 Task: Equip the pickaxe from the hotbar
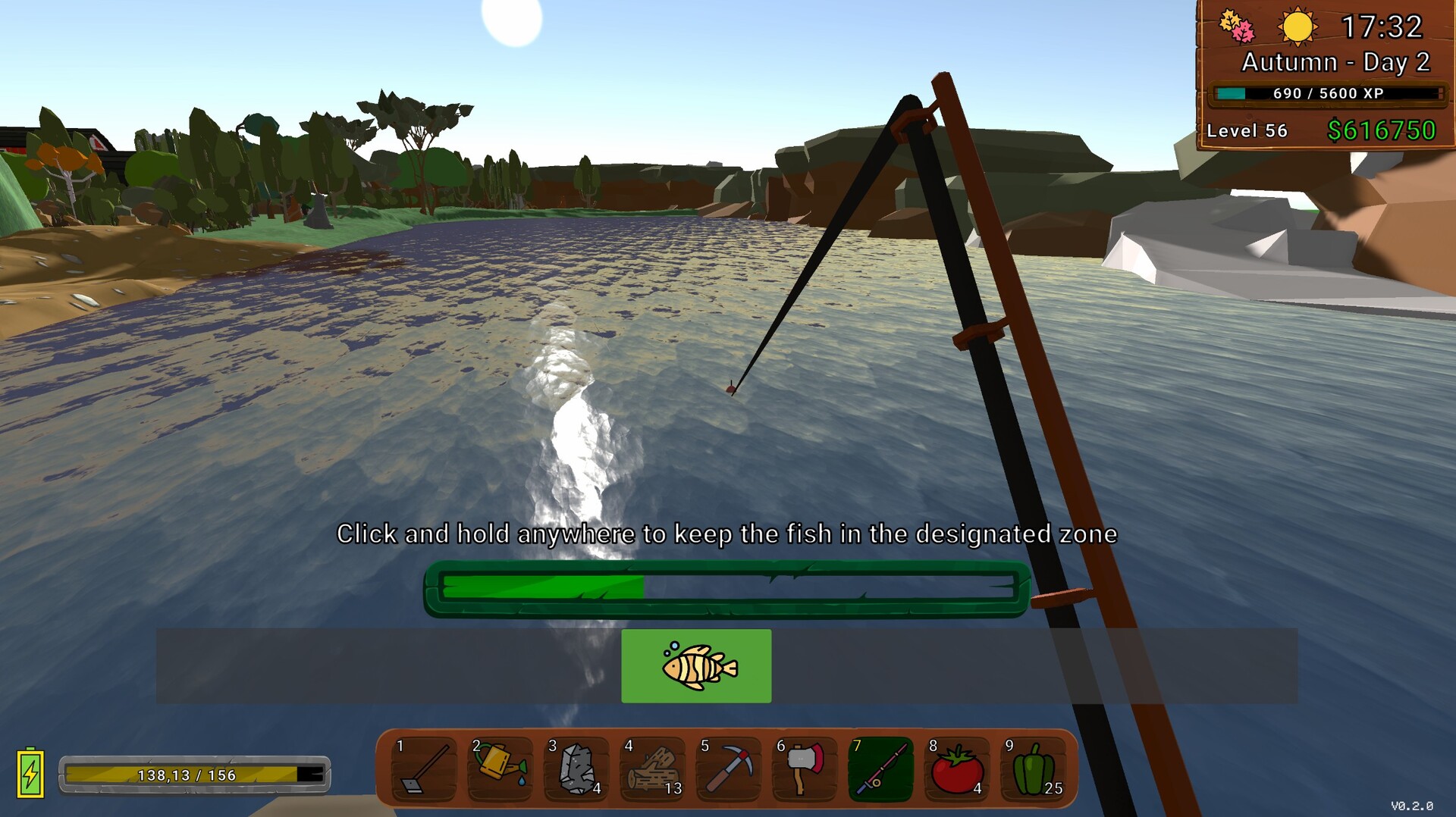click(728, 769)
